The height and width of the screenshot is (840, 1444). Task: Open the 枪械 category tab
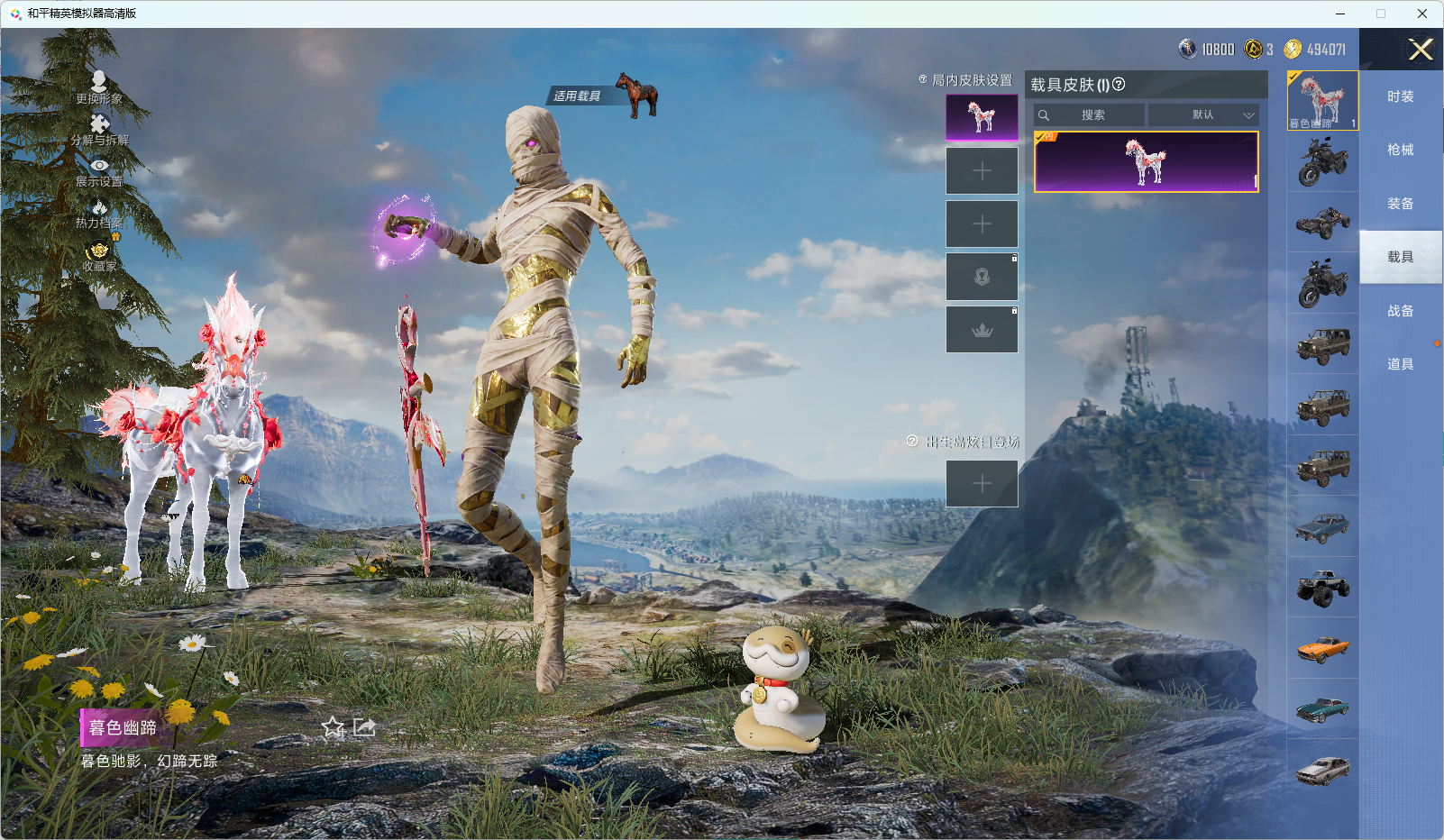tap(1400, 150)
